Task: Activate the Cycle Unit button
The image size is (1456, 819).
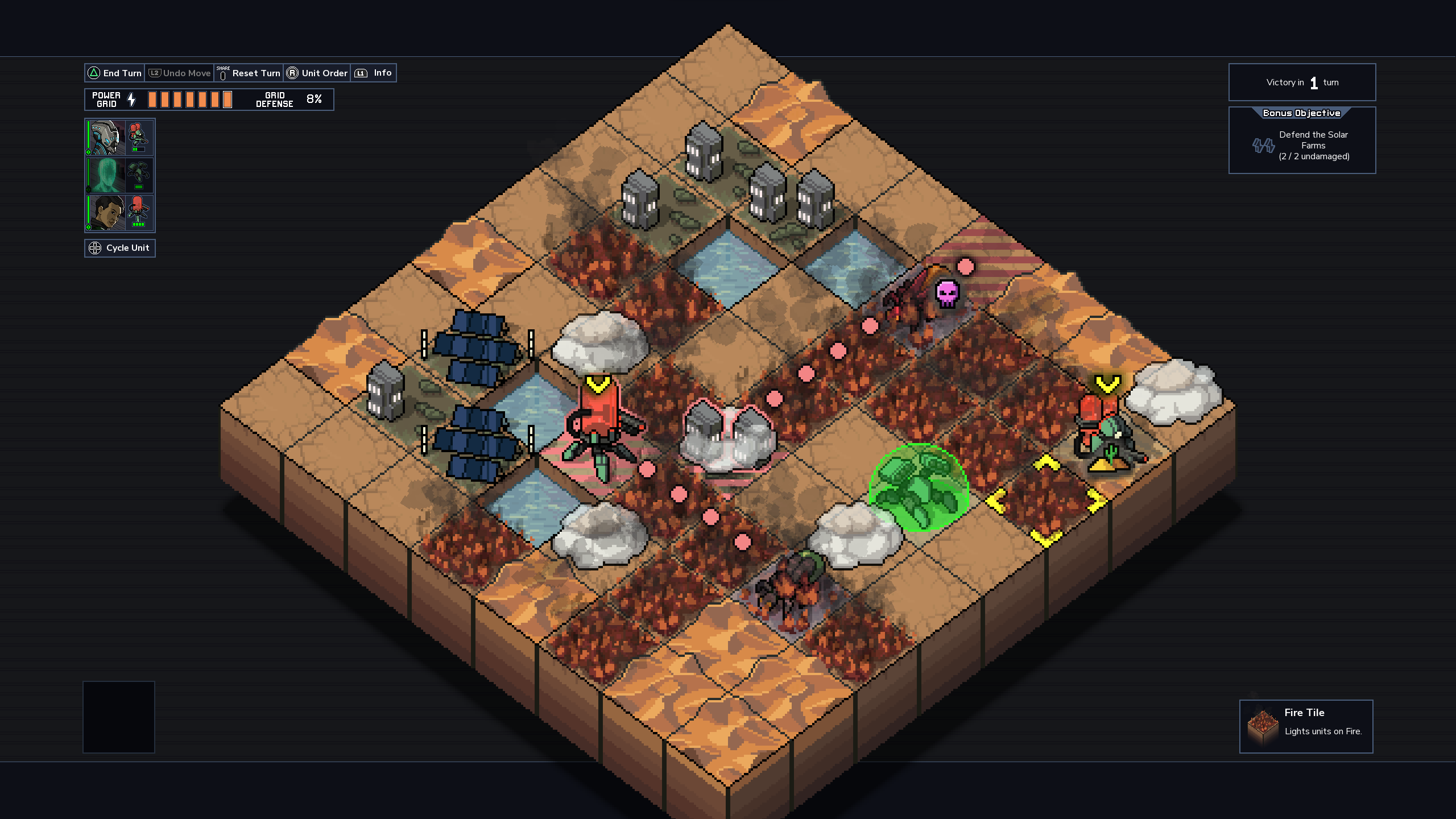Action: pos(120,248)
